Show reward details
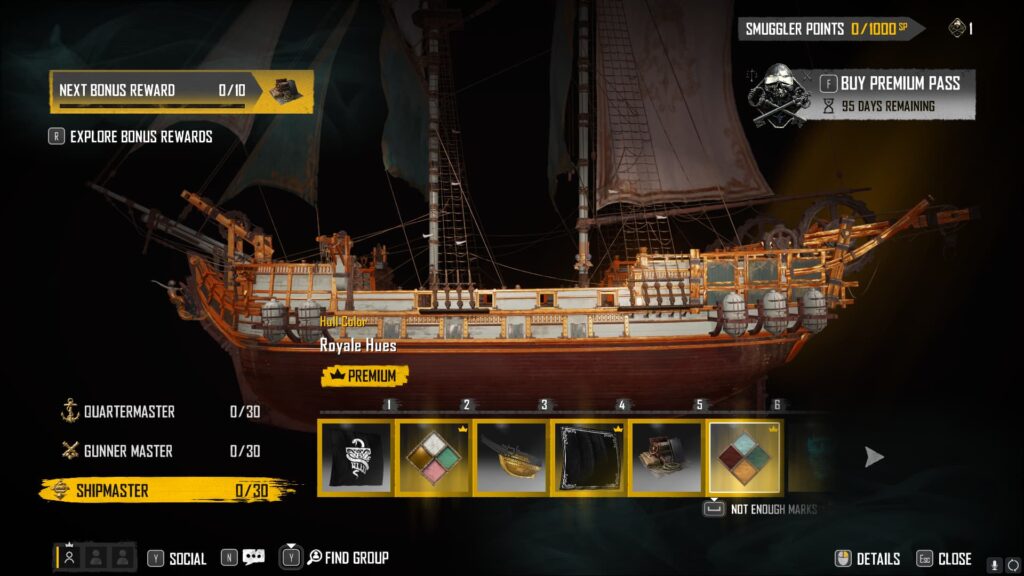The width and height of the screenshot is (1024, 576). (x=877, y=559)
